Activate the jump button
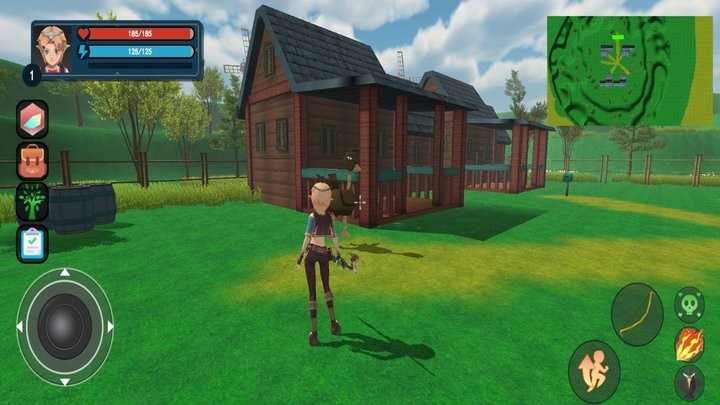 (594, 371)
